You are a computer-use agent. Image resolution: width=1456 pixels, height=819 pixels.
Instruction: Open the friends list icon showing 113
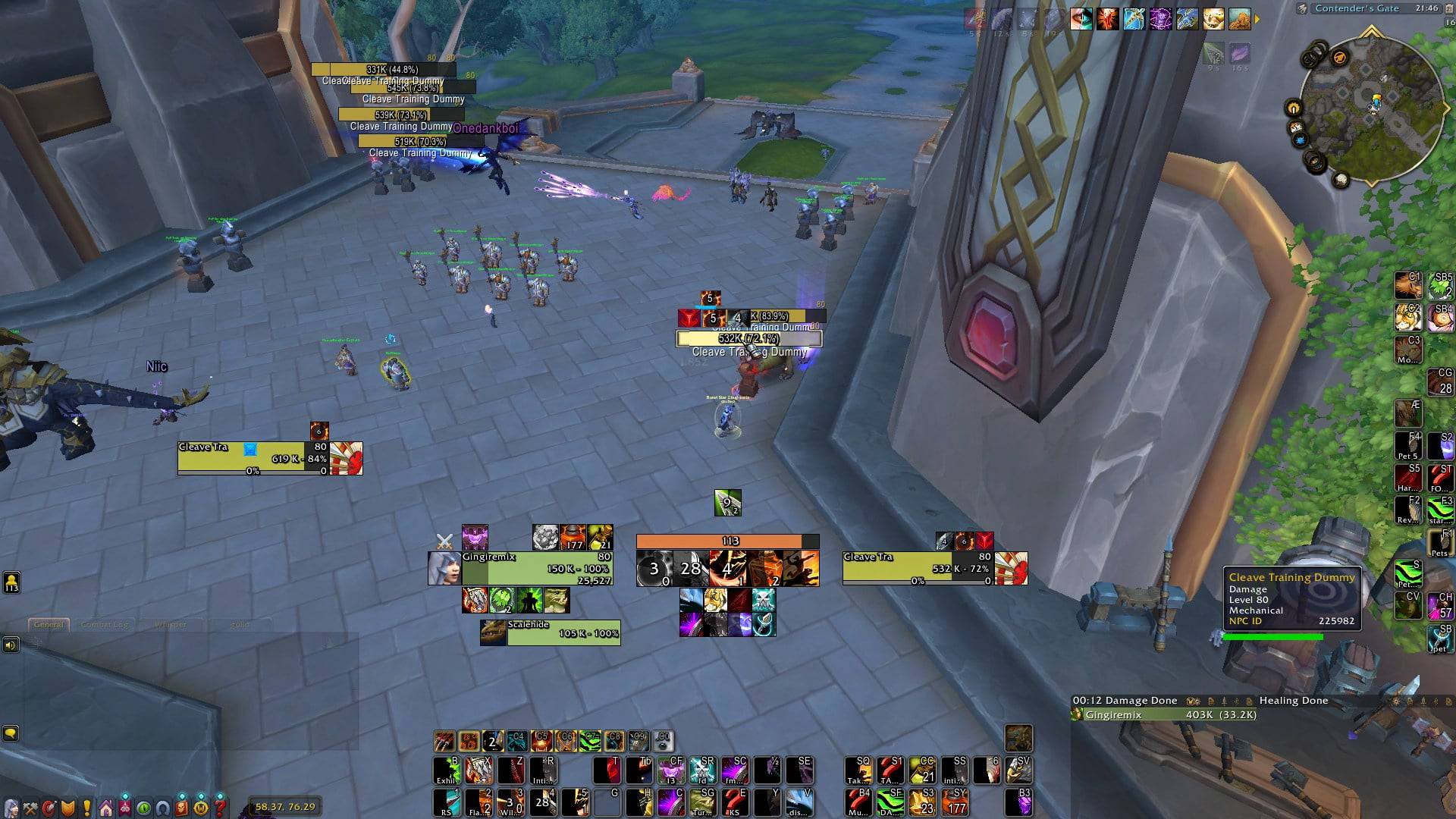tap(11, 582)
